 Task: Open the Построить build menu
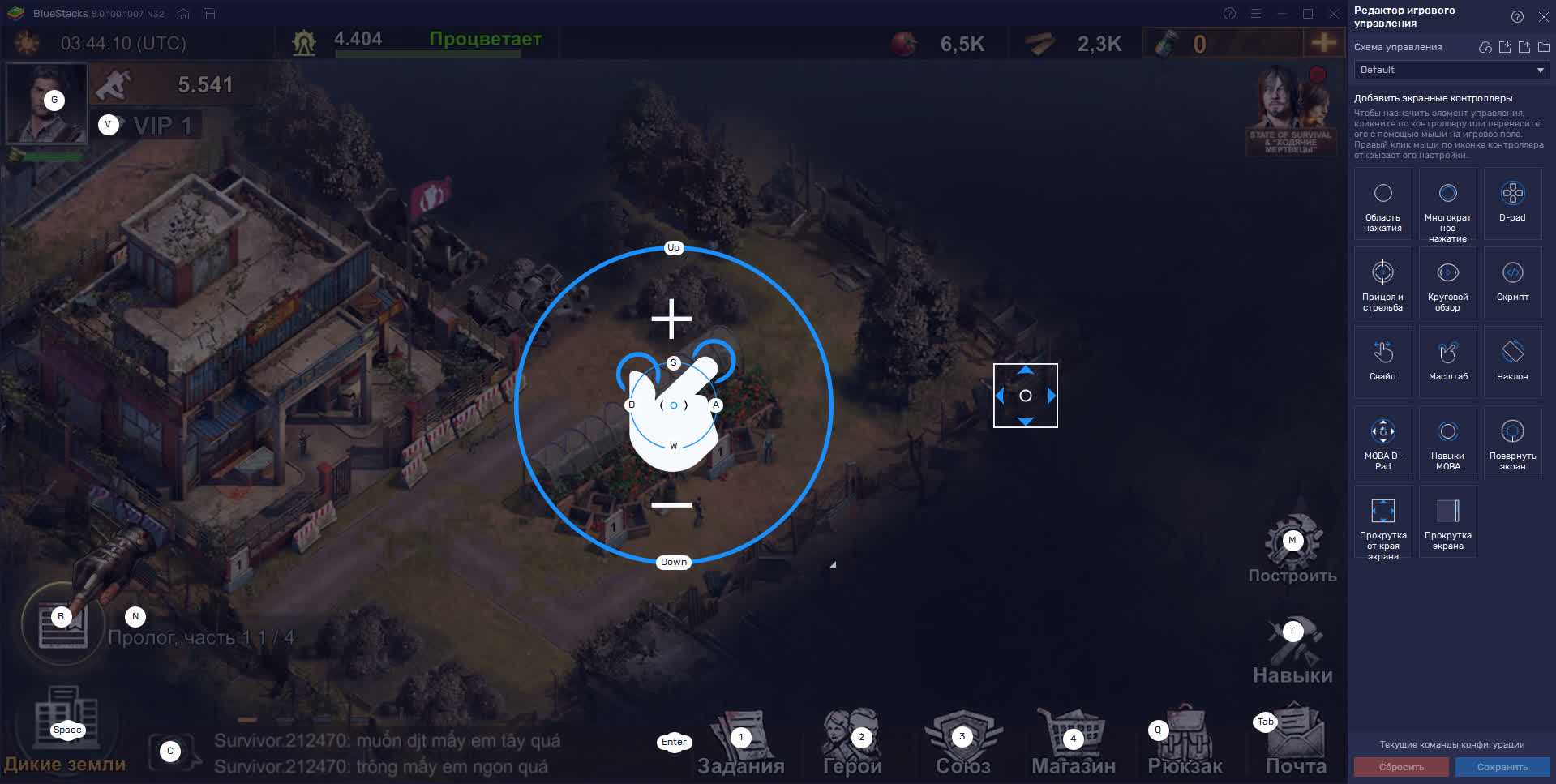1292,550
